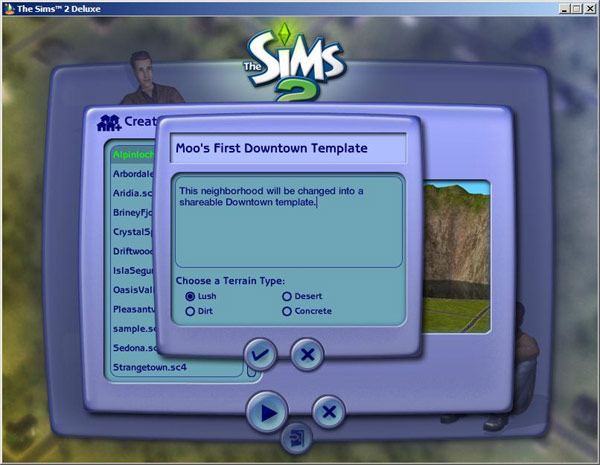Select the Lush terrain type
The width and height of the screenshot is (600, 465).
(190, 296)
